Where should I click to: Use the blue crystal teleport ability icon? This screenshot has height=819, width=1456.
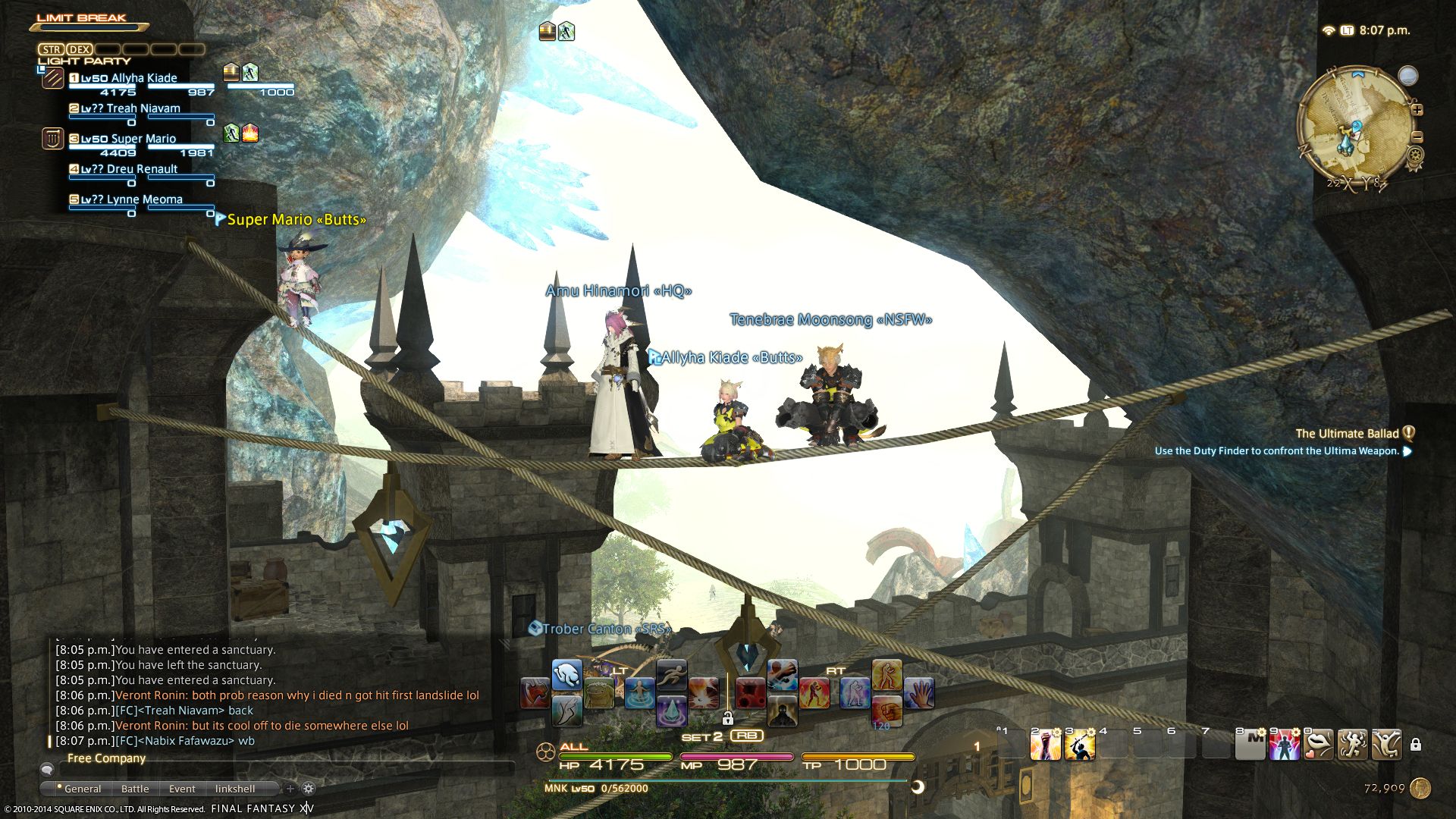coord(671,711)
